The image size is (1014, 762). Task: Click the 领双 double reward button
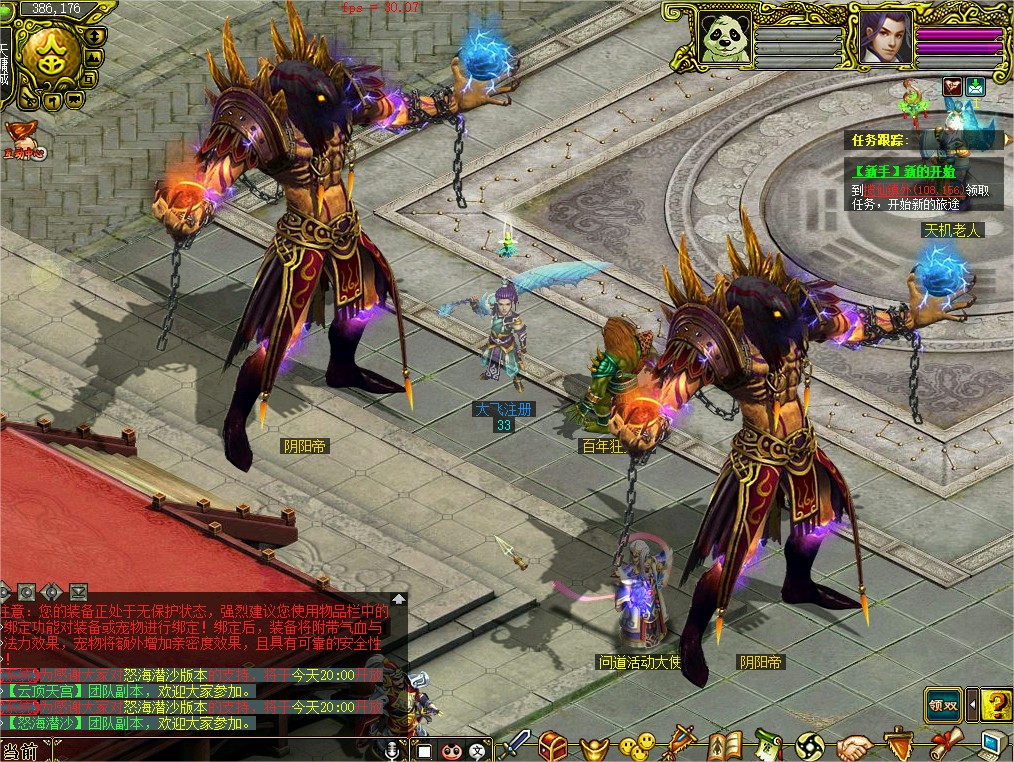click(x=942, y=705)
